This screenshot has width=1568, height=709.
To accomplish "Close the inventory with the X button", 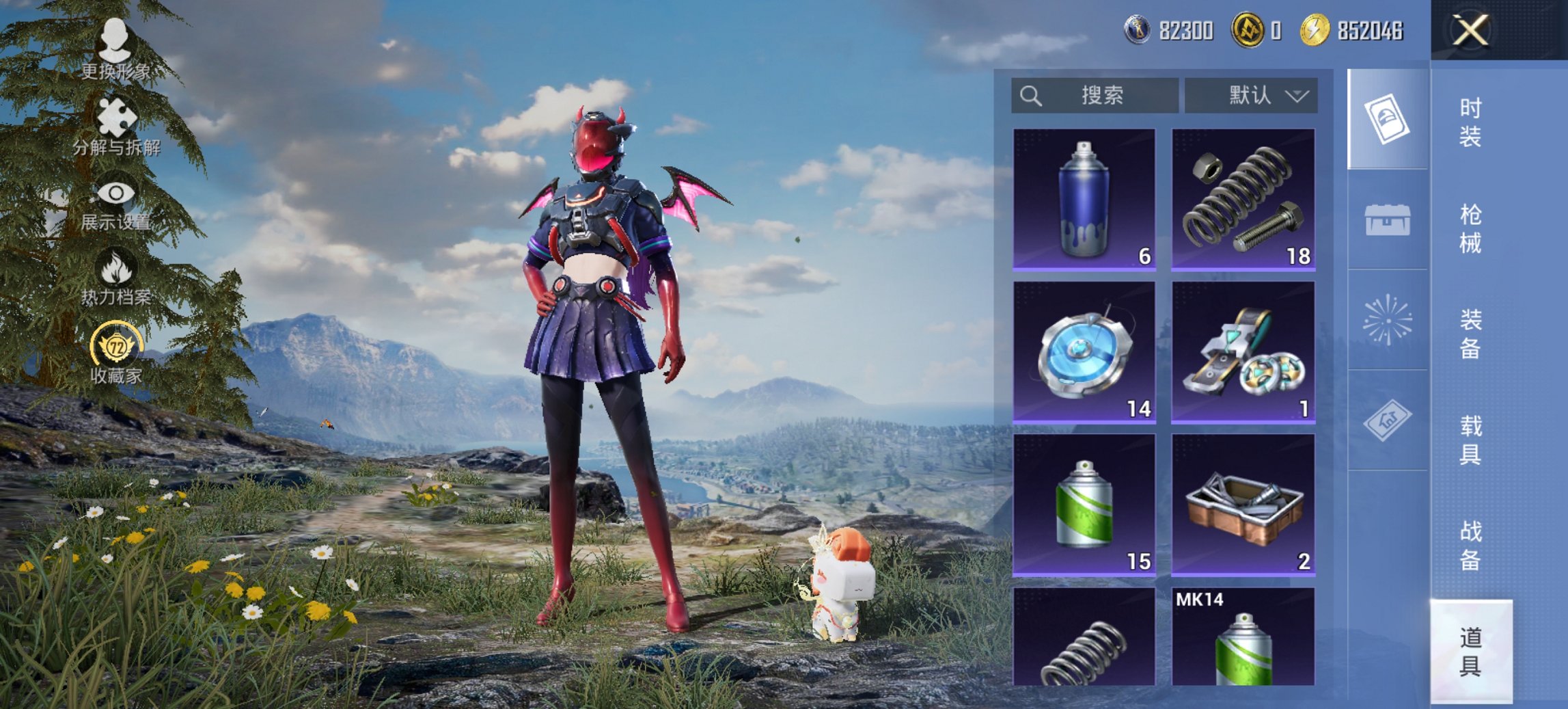I will tap(1470, 31).
